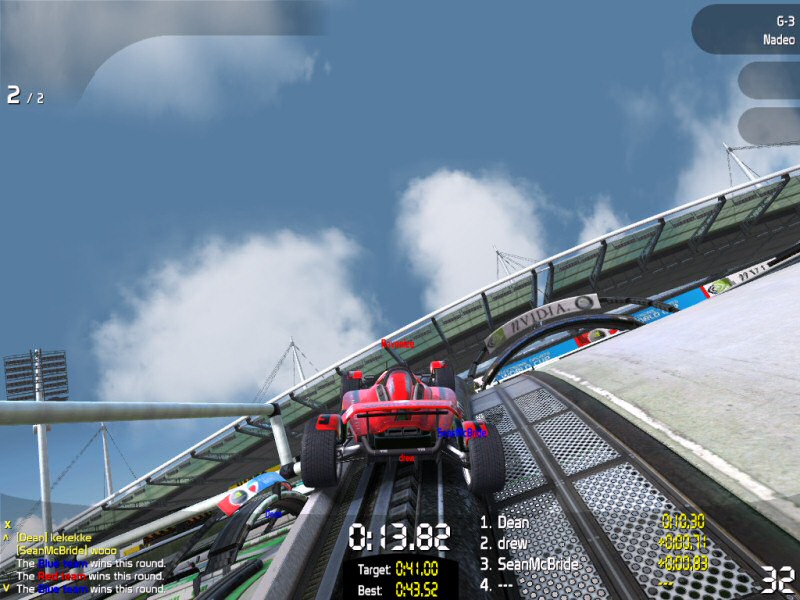Select SeanMcBride in the ranking list
The height and width of the screenshot is (600, 800).
(537, 564)
